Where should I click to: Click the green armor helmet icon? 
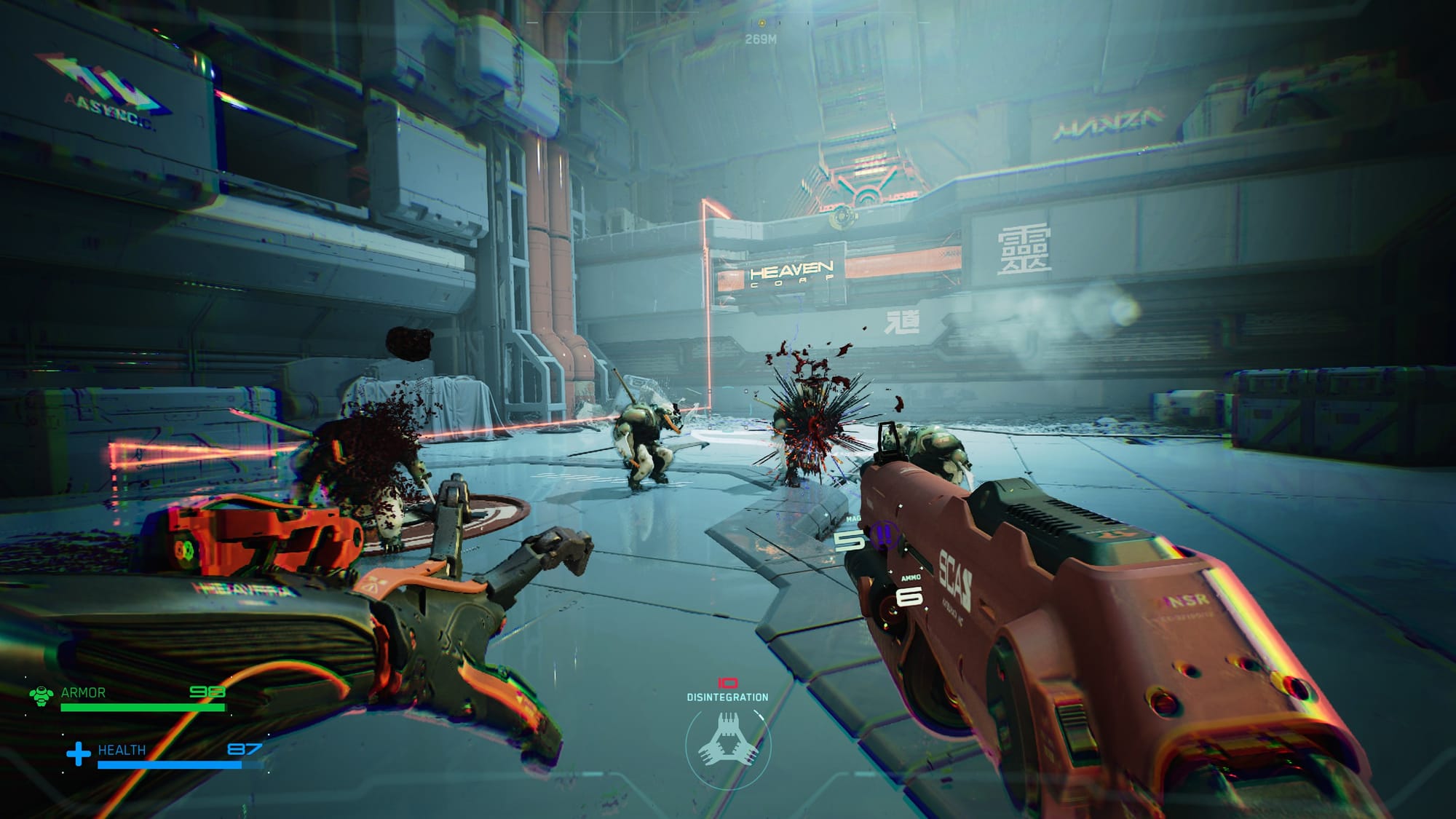click(x=41, y=695)
